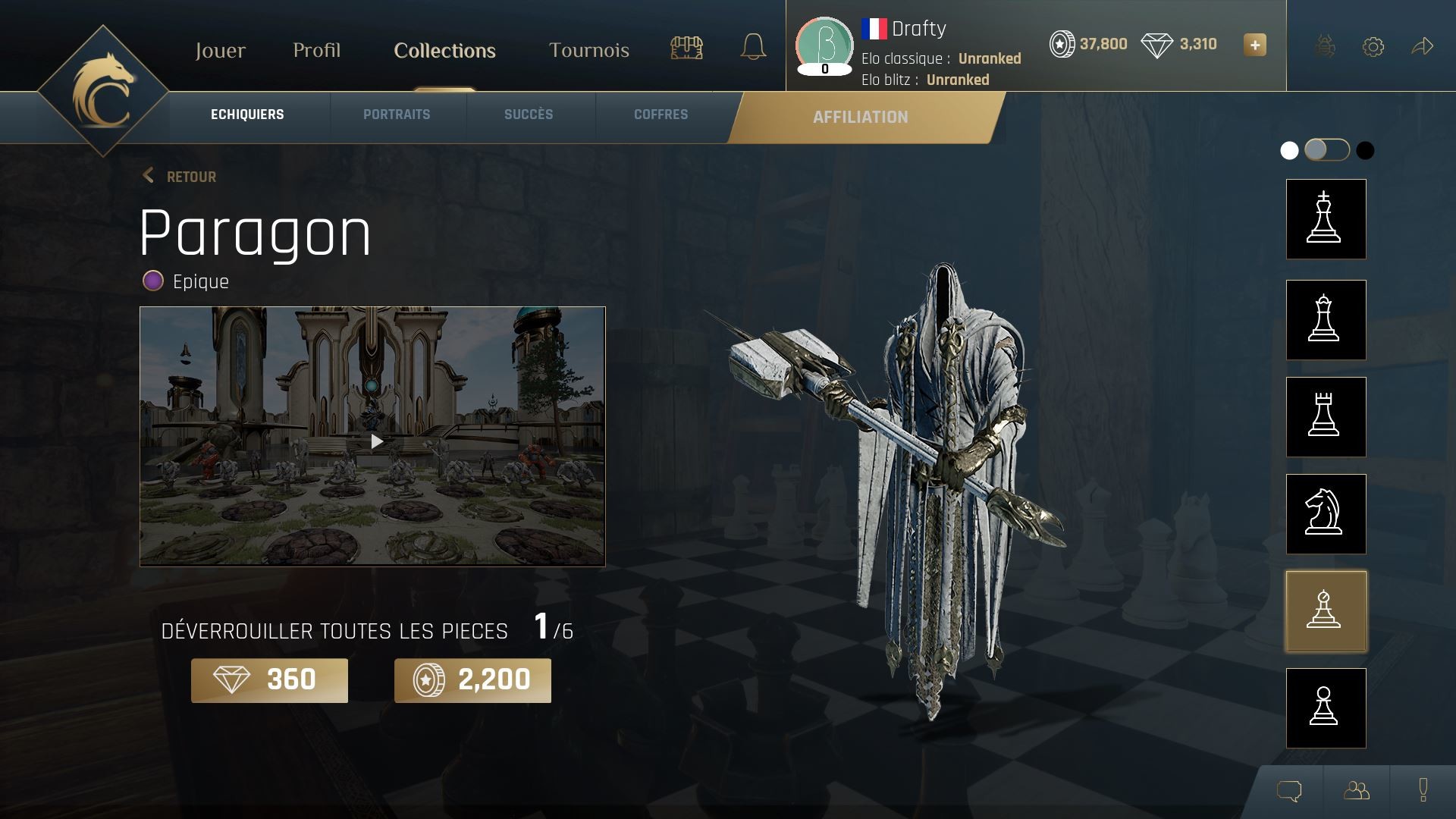
Task: Open the shop chest icon
Action: [x=686, y=47]
